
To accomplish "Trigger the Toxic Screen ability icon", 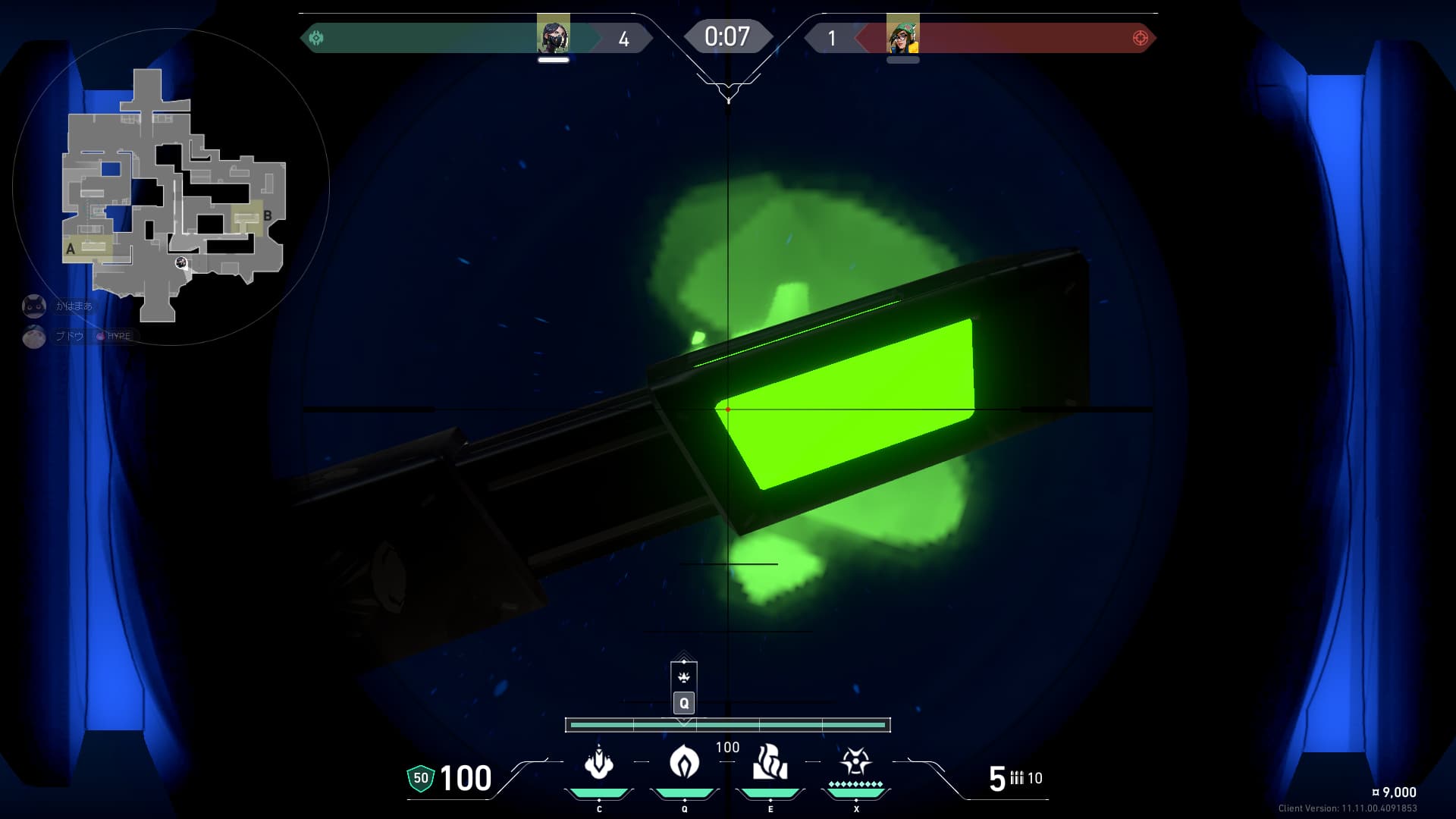I will coord(770,762).
